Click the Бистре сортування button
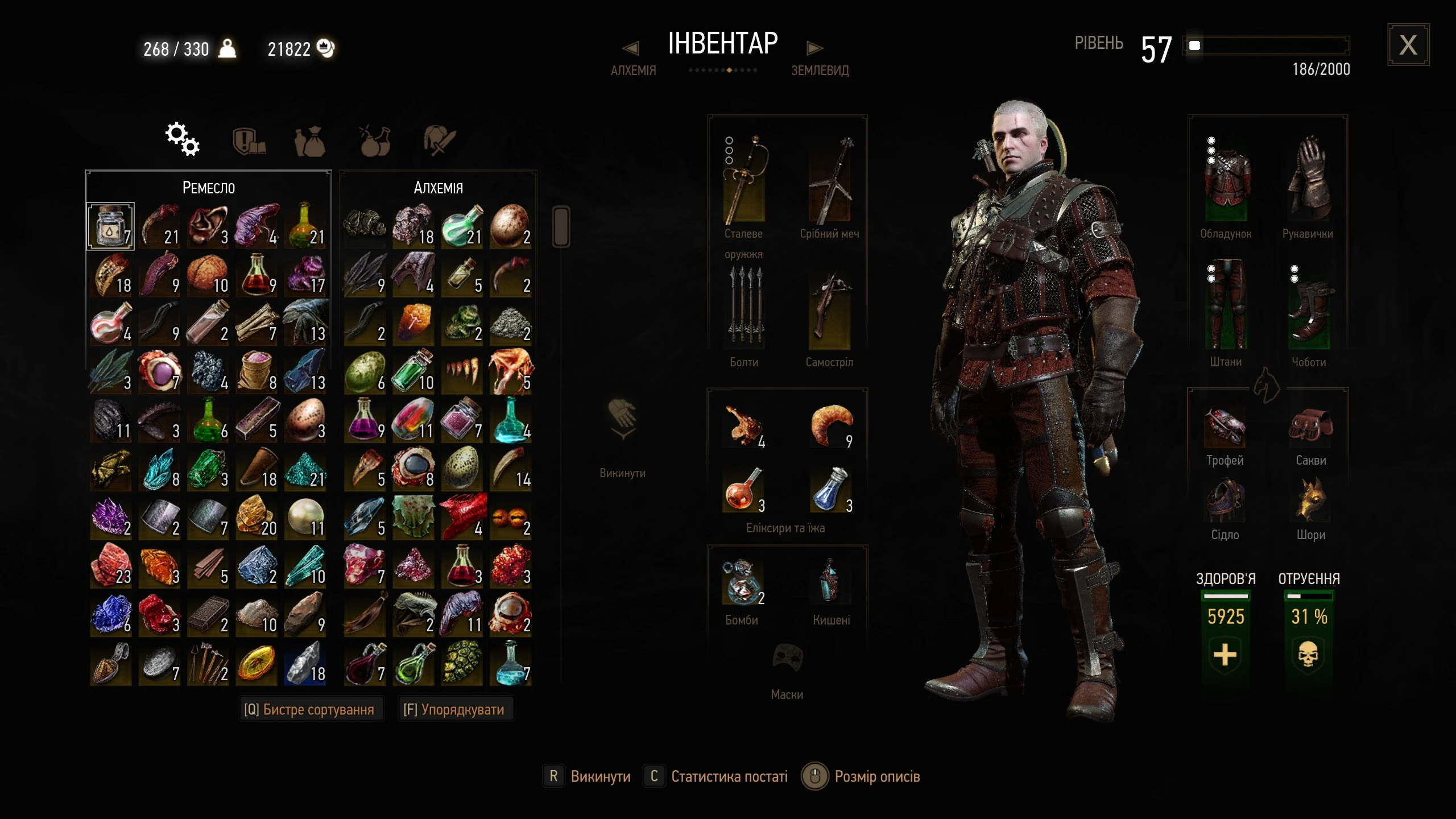The width and height of the screenshot is (1456, 819). [x=309, y=709]
